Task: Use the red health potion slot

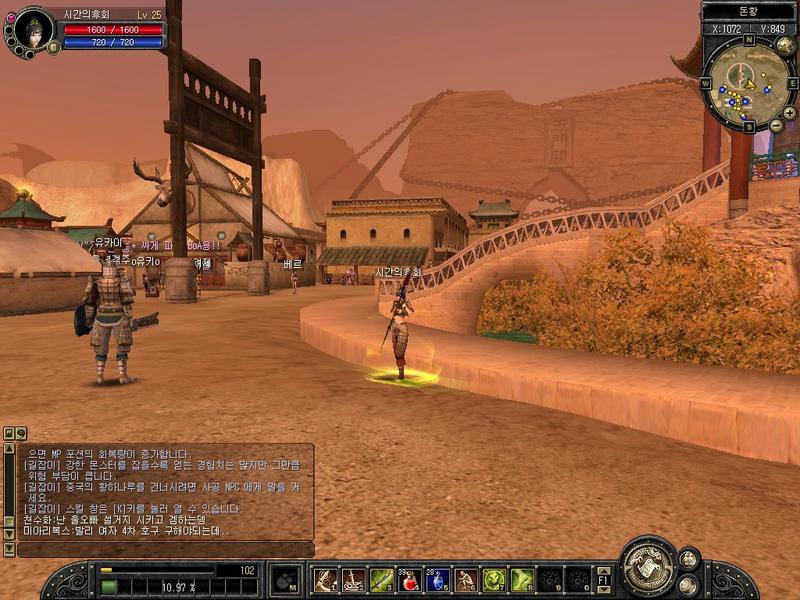Action: 410,579
